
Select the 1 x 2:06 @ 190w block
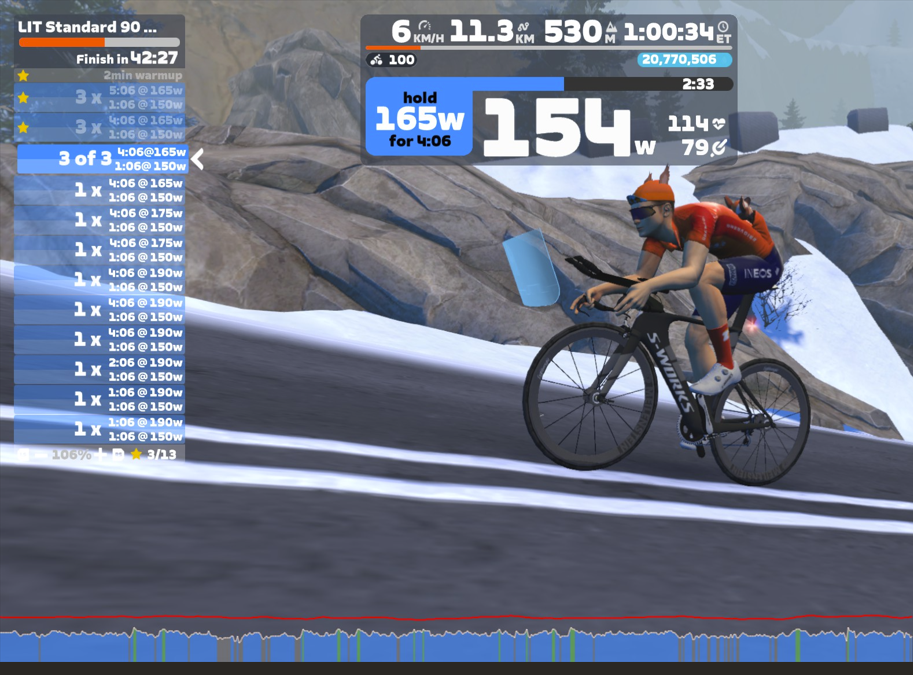[x=100, y=369]
